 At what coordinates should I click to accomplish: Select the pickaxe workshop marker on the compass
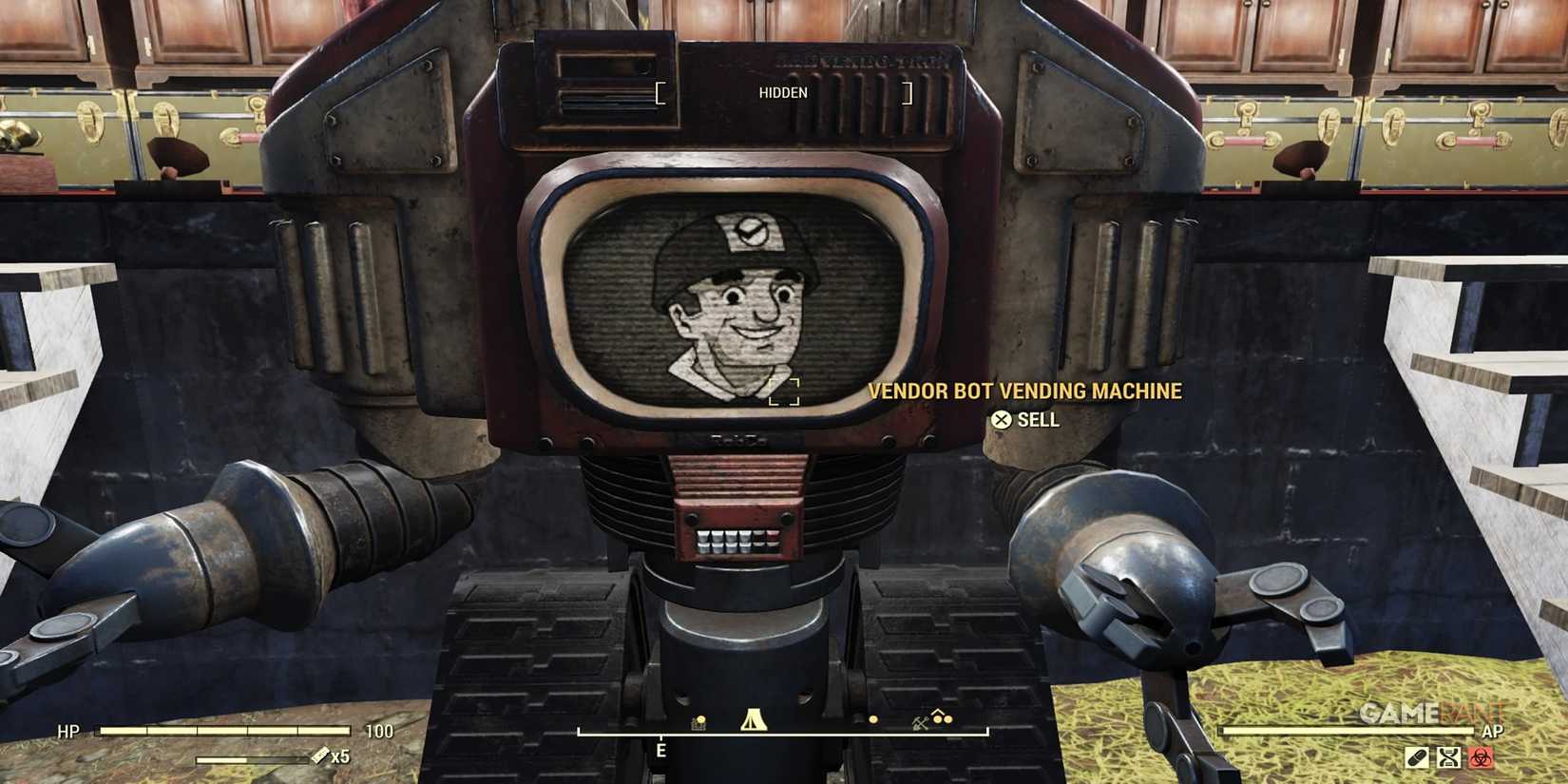[919, 722]
